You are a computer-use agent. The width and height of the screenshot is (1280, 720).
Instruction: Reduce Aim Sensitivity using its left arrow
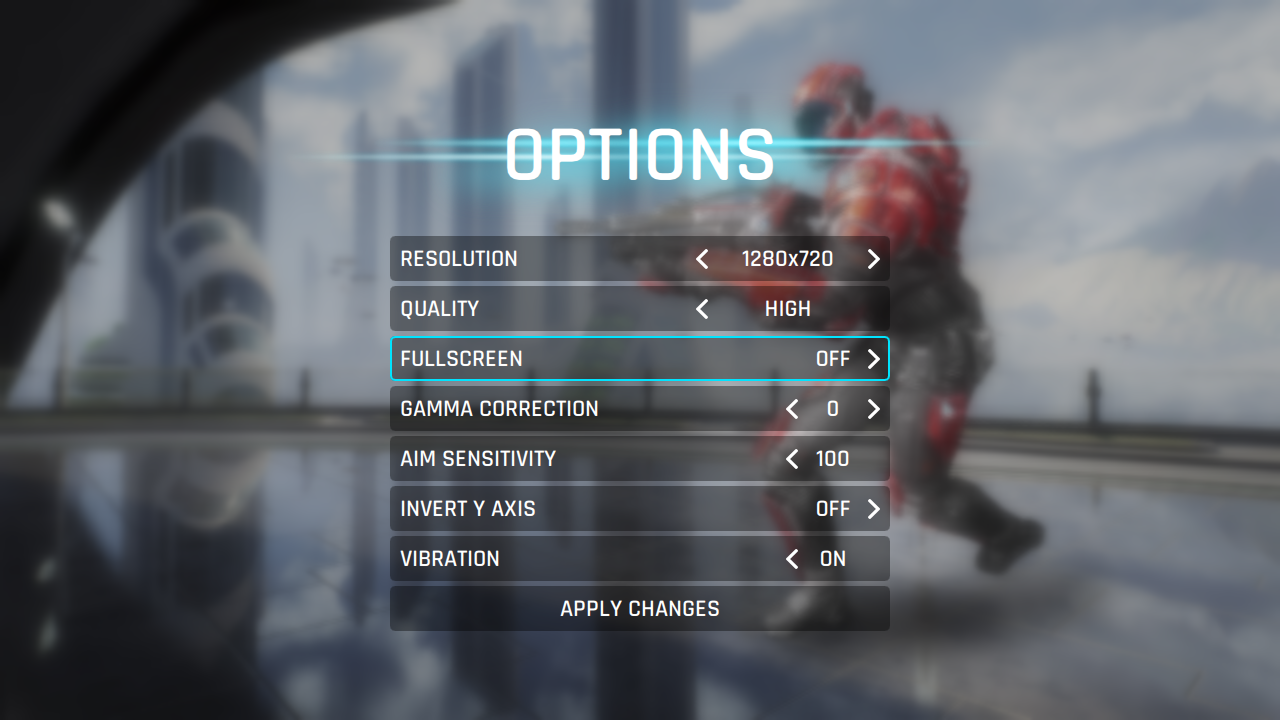pos(792,459)
